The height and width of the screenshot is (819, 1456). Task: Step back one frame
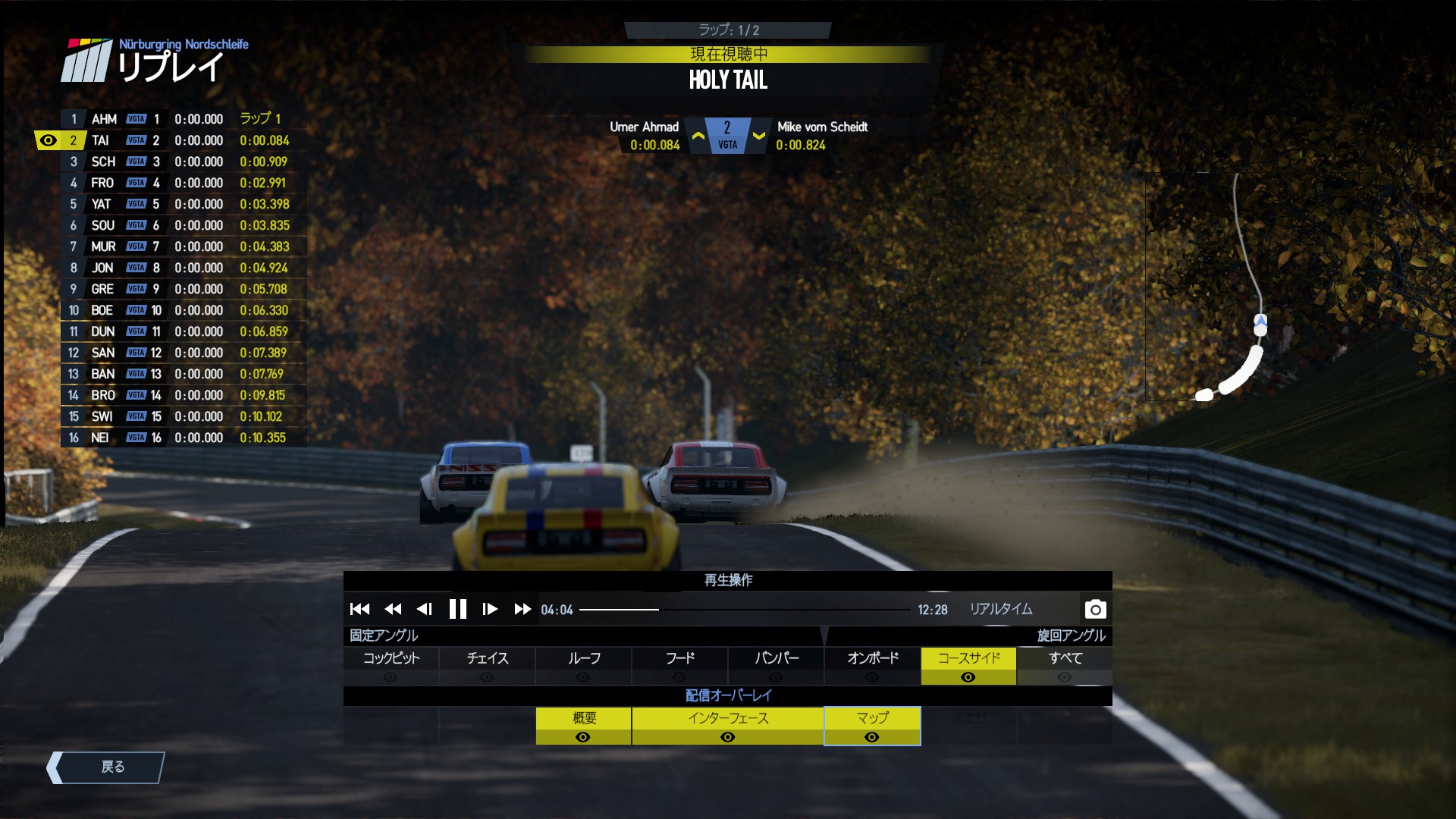point(425,609)
